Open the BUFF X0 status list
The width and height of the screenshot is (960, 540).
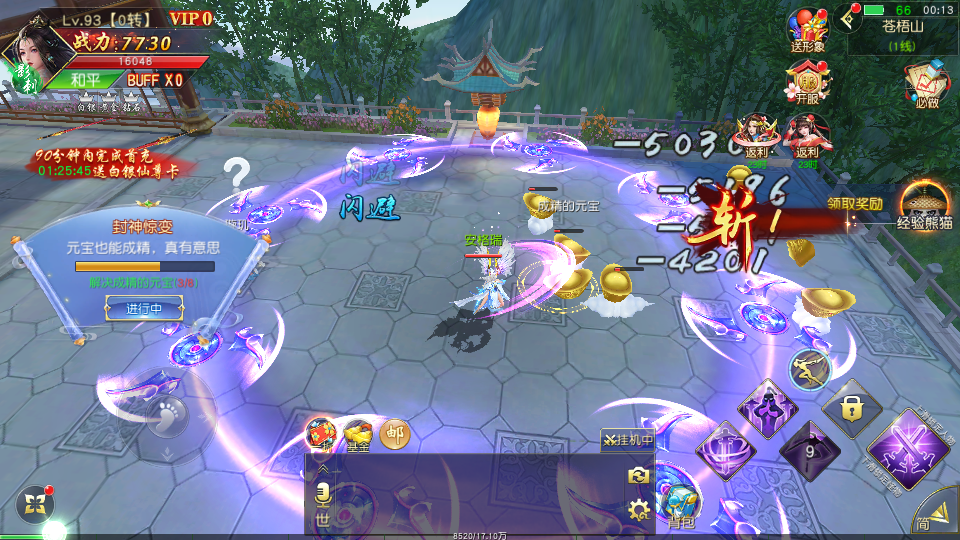coord(154,79)
